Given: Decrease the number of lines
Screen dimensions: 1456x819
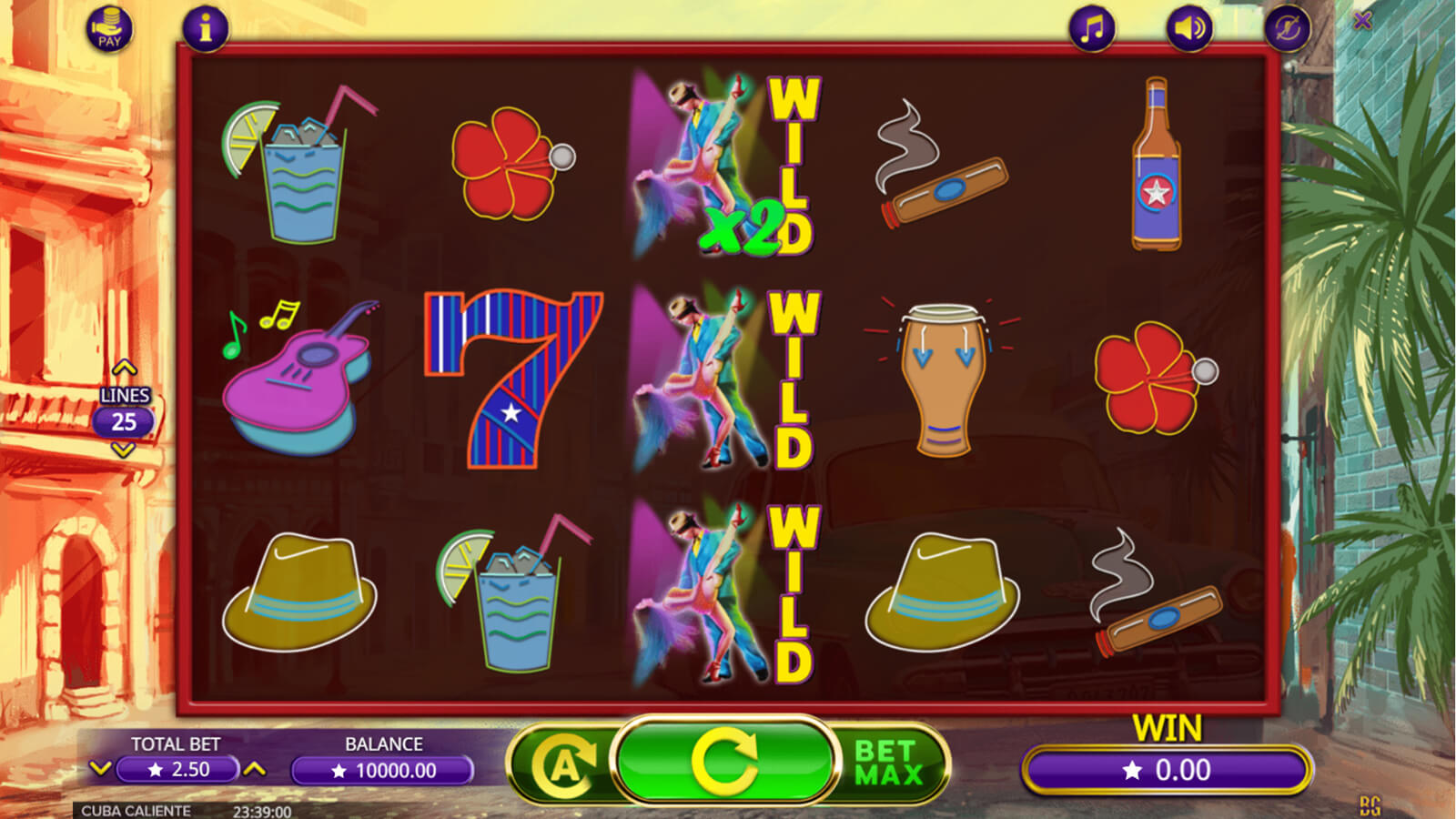Looking at the screenshot, I should [123, 450].
